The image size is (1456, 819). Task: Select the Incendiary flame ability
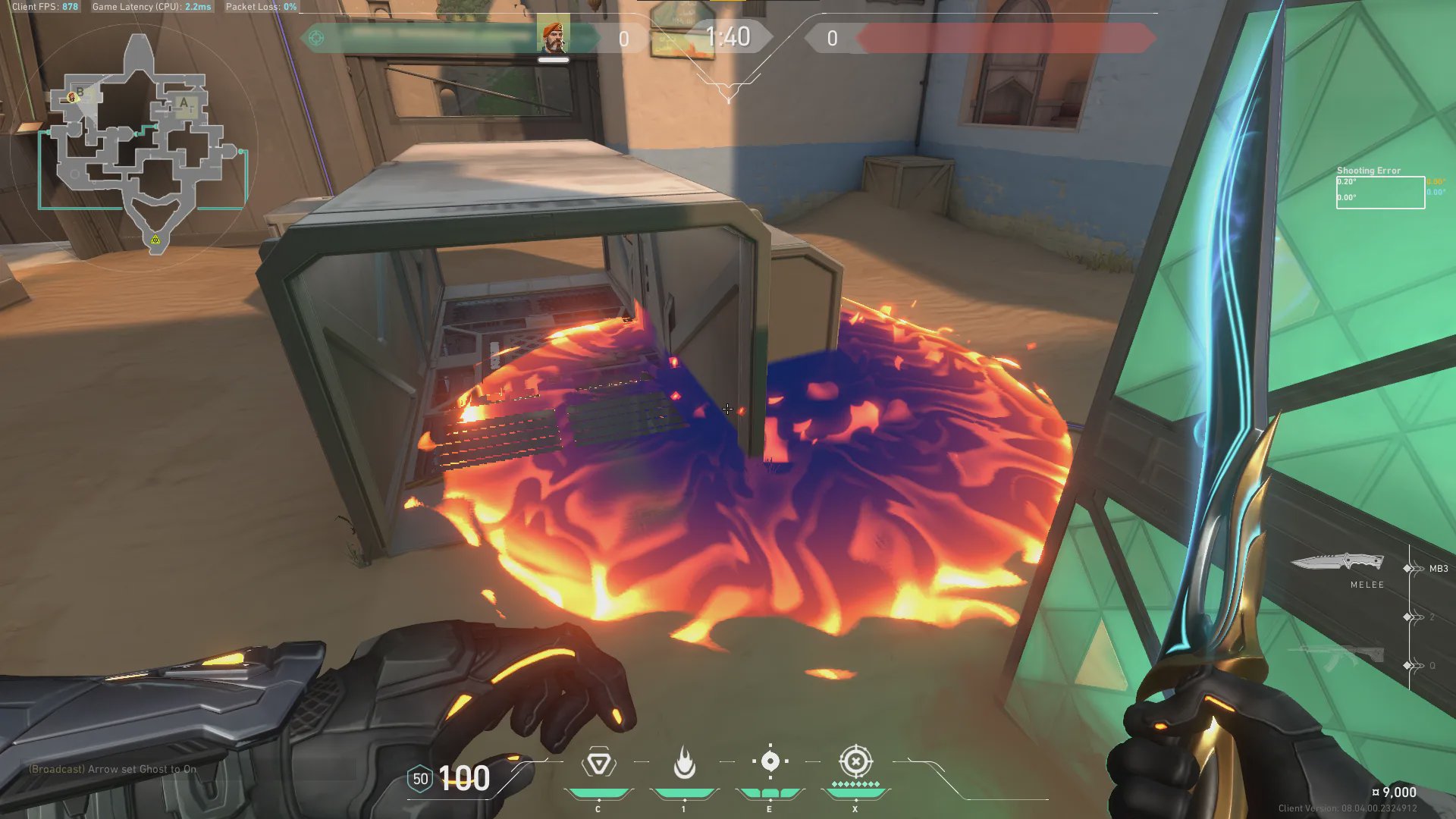tap(684, 763)
